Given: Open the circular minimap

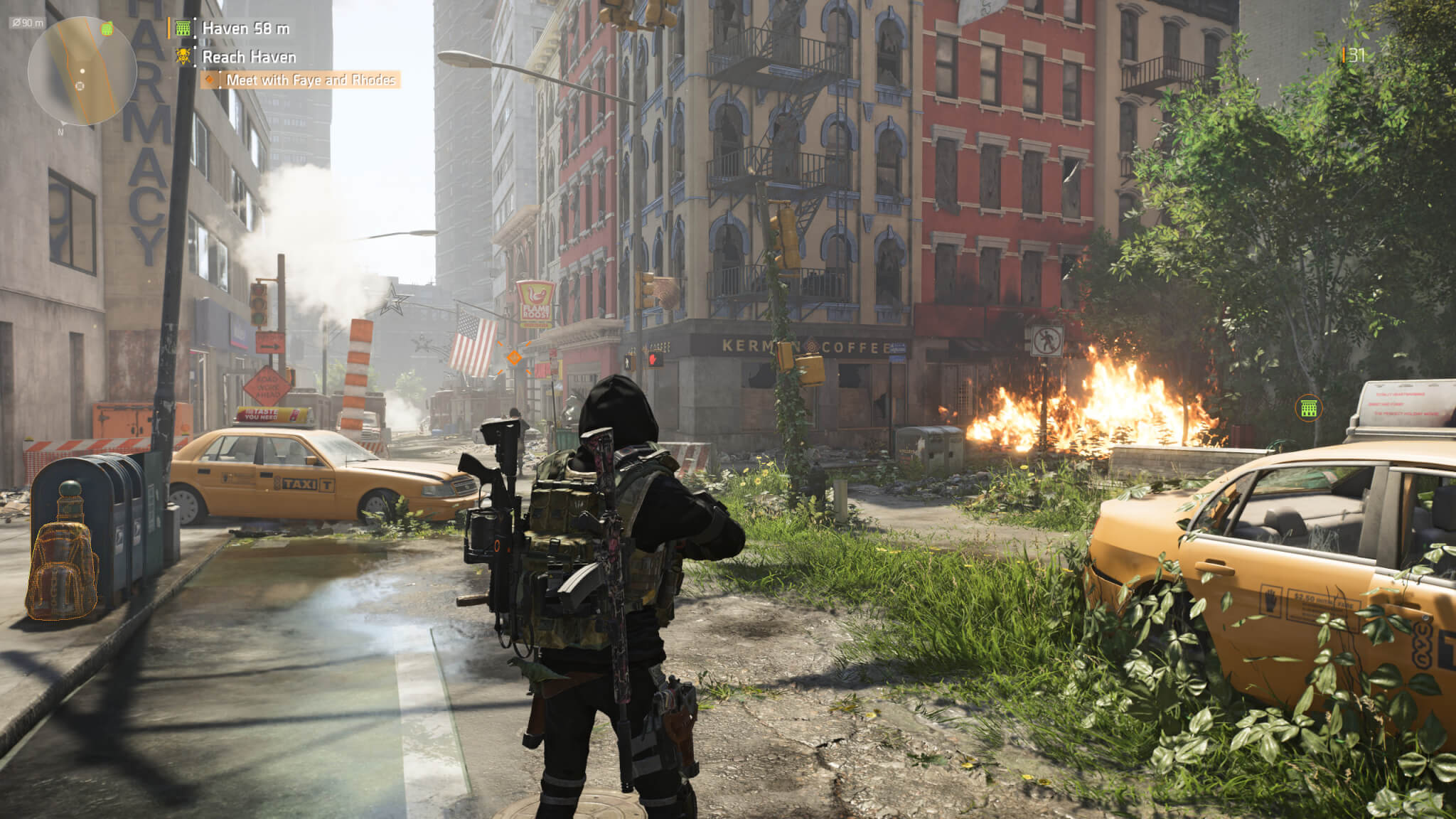Looking at the screenshot, I should [x=82, y=71].
